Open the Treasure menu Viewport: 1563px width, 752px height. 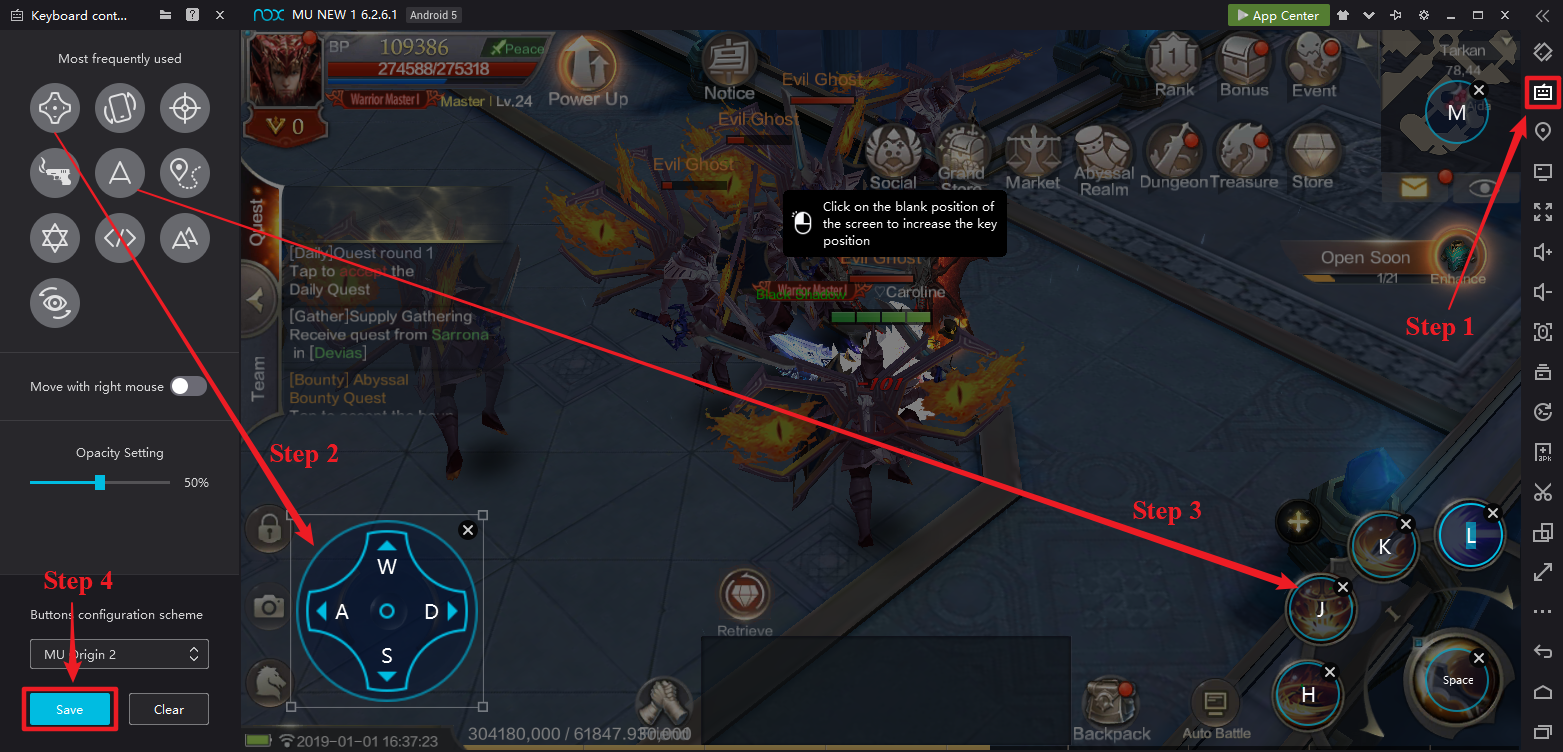[1243, 157]
